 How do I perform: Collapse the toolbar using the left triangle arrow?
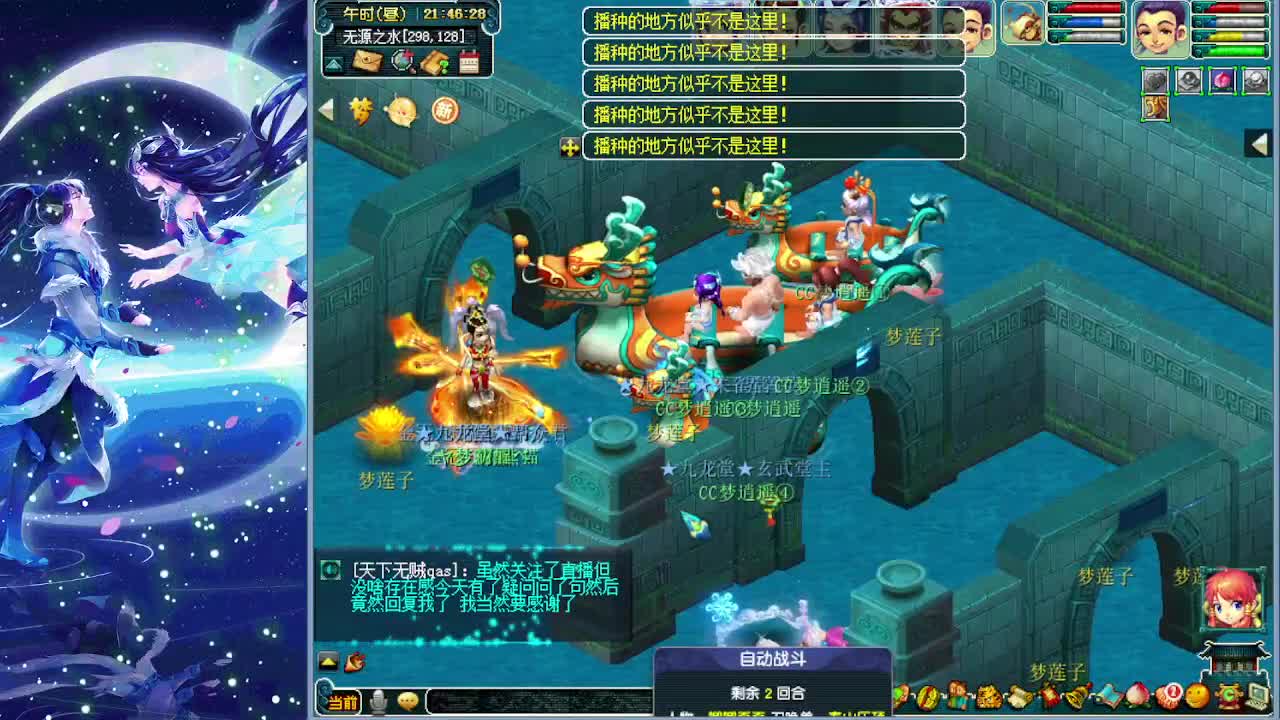coord(325,108)
